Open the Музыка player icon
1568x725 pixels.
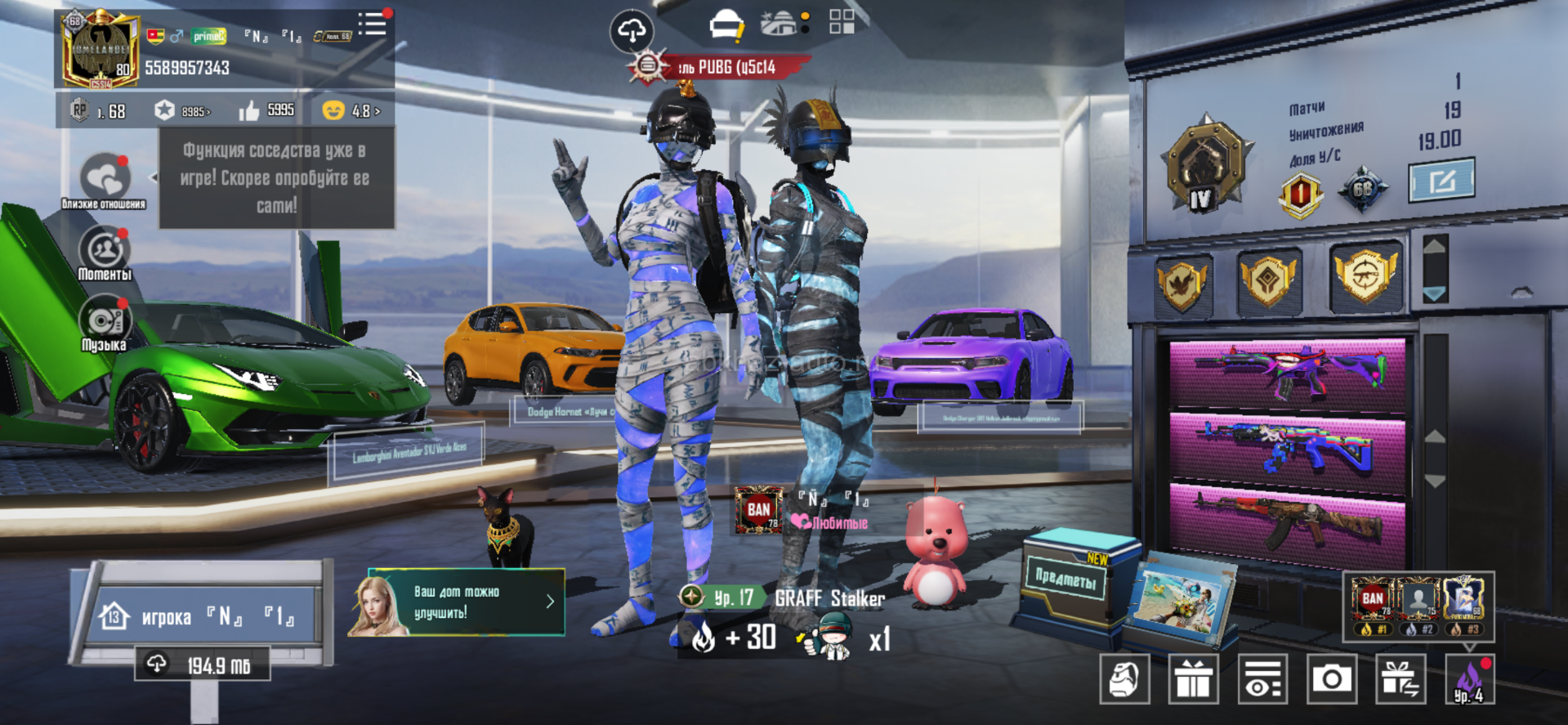(105, 323)
